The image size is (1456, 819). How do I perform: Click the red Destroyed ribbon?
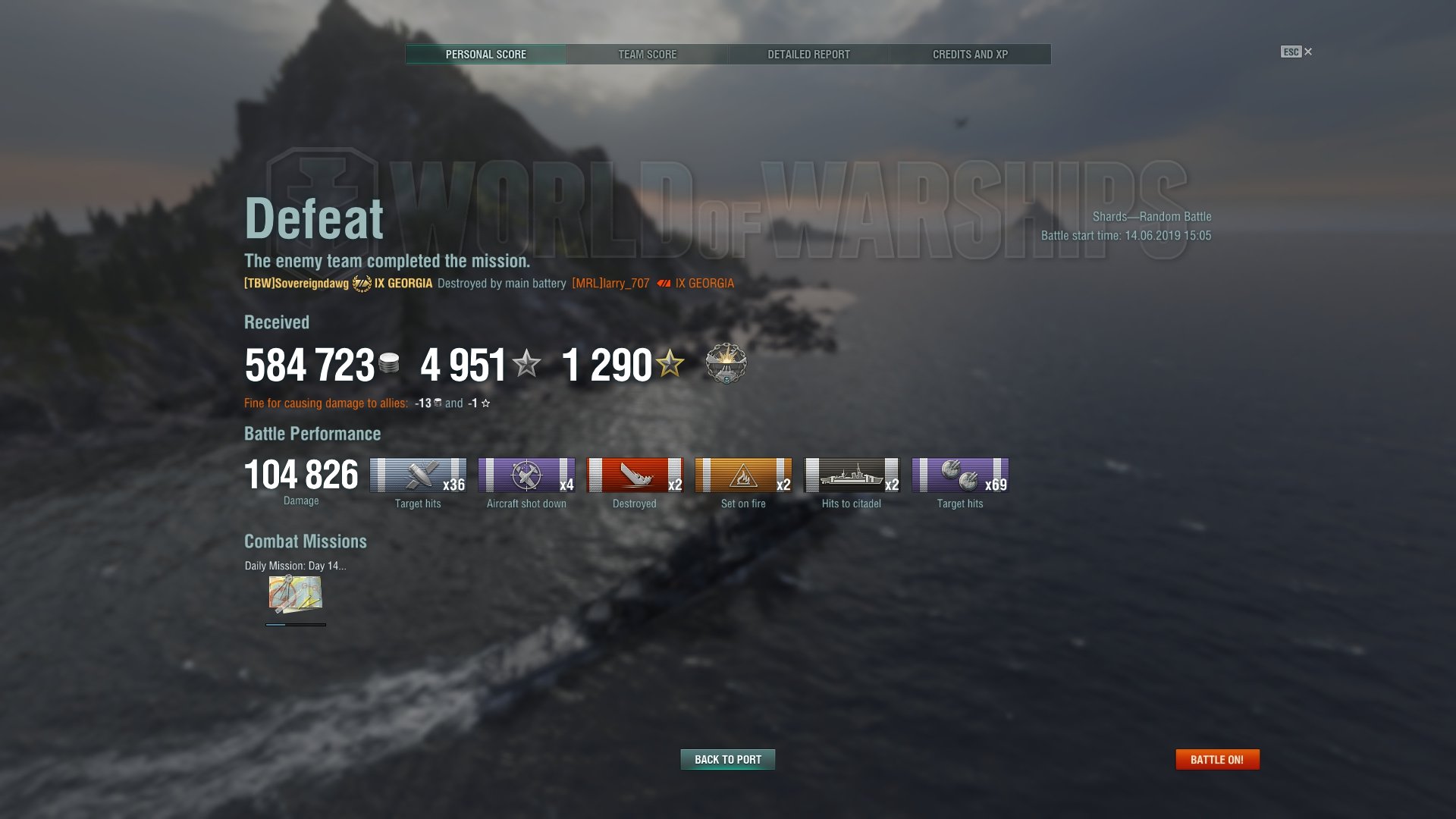(635, 475)
